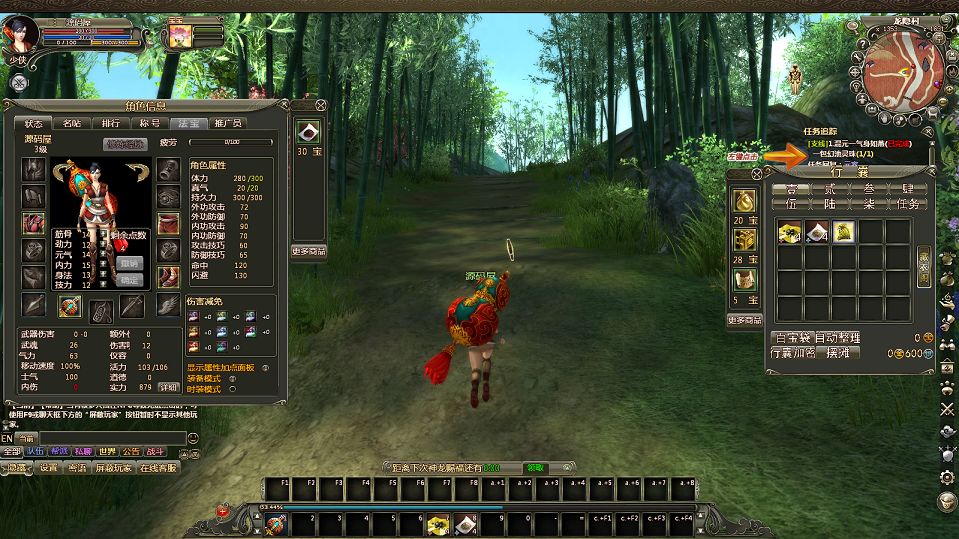Select the 称号 title tab
Image resolution: width=959 pixels, height=539 pixels.
149,123
